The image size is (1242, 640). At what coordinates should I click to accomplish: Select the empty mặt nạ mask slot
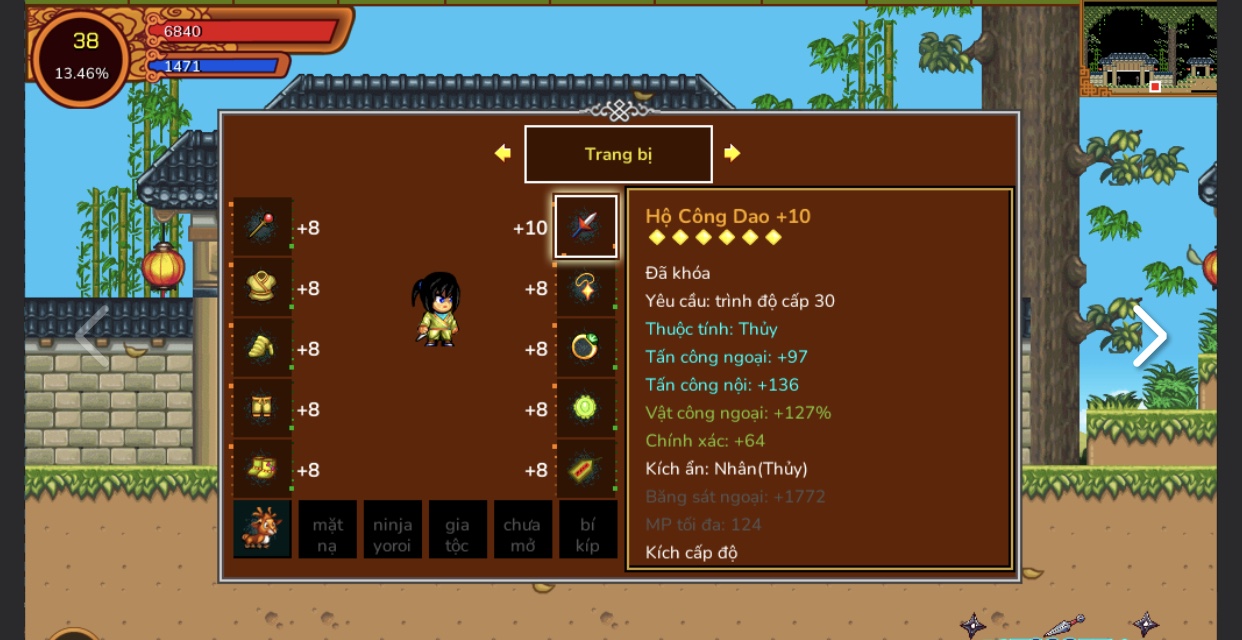327,529
